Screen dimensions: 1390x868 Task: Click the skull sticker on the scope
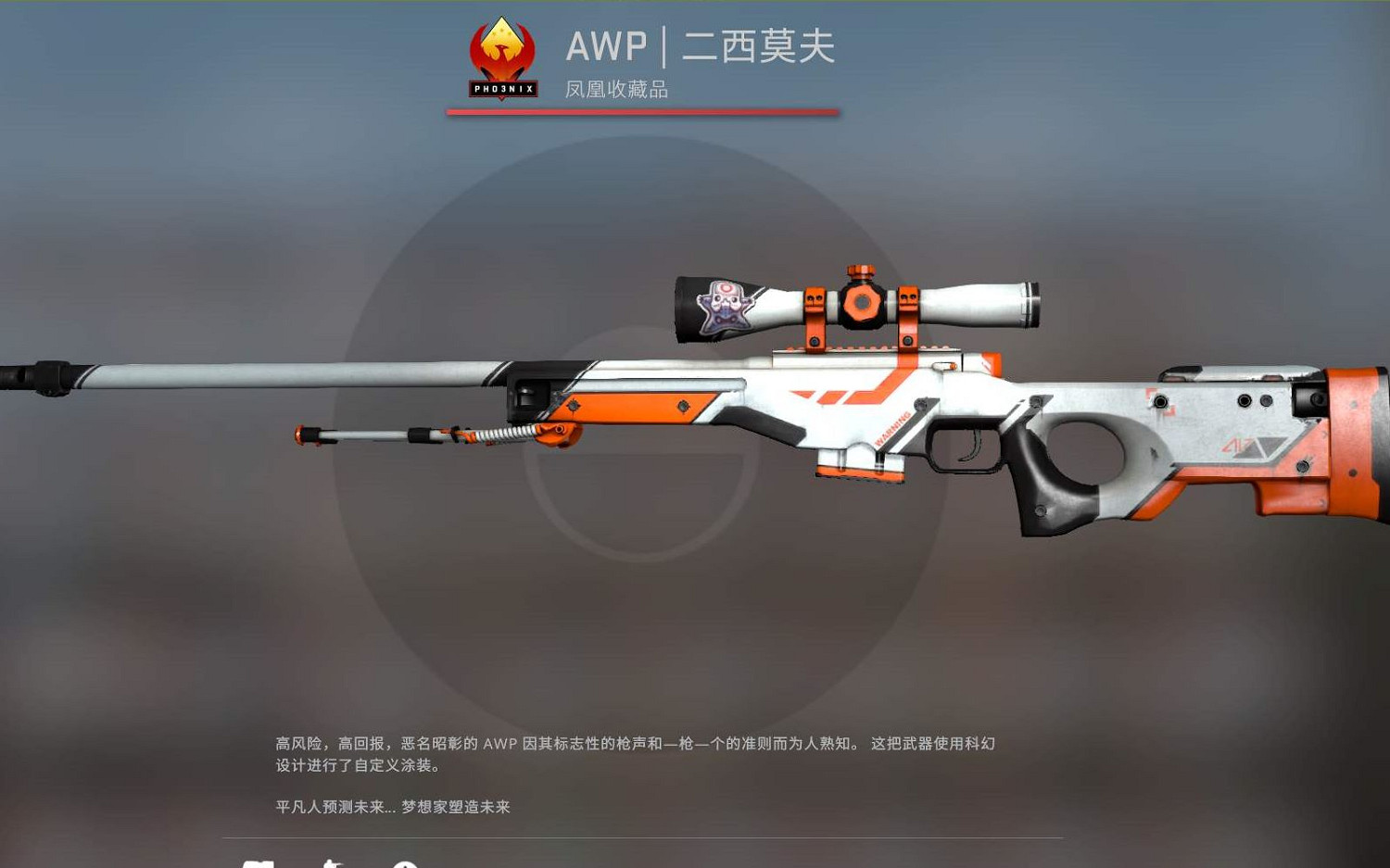[x=726, y=306]
